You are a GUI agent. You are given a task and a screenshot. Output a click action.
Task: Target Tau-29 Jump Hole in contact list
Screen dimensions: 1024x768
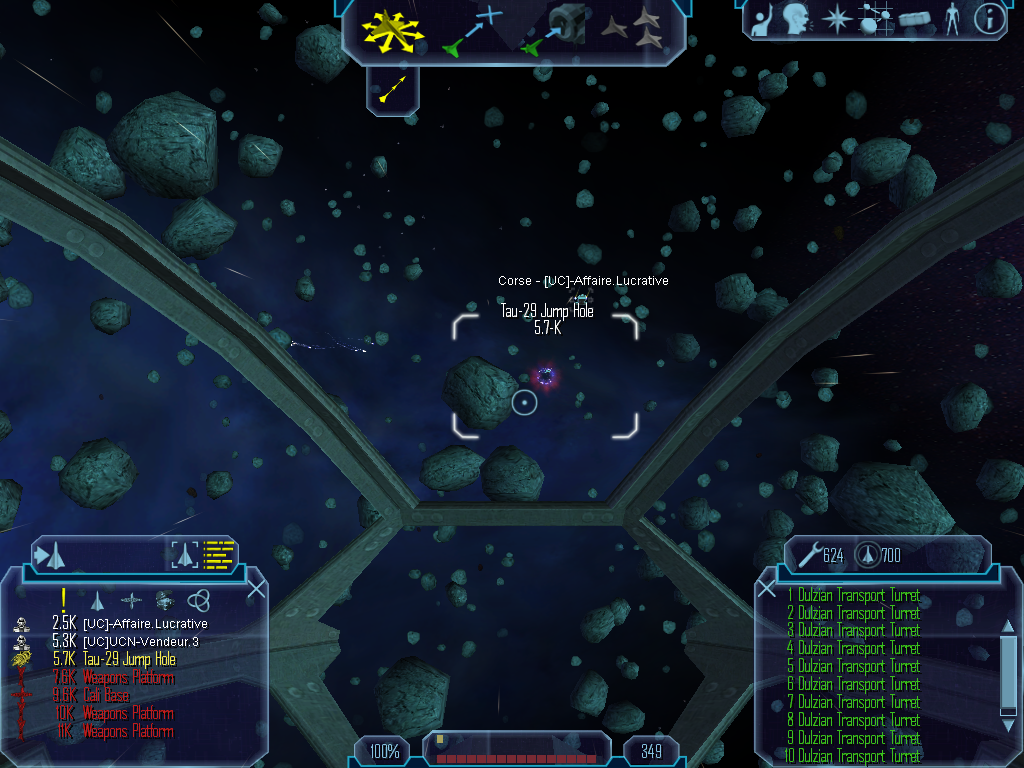pyautogui.click(x=129, y=659)
